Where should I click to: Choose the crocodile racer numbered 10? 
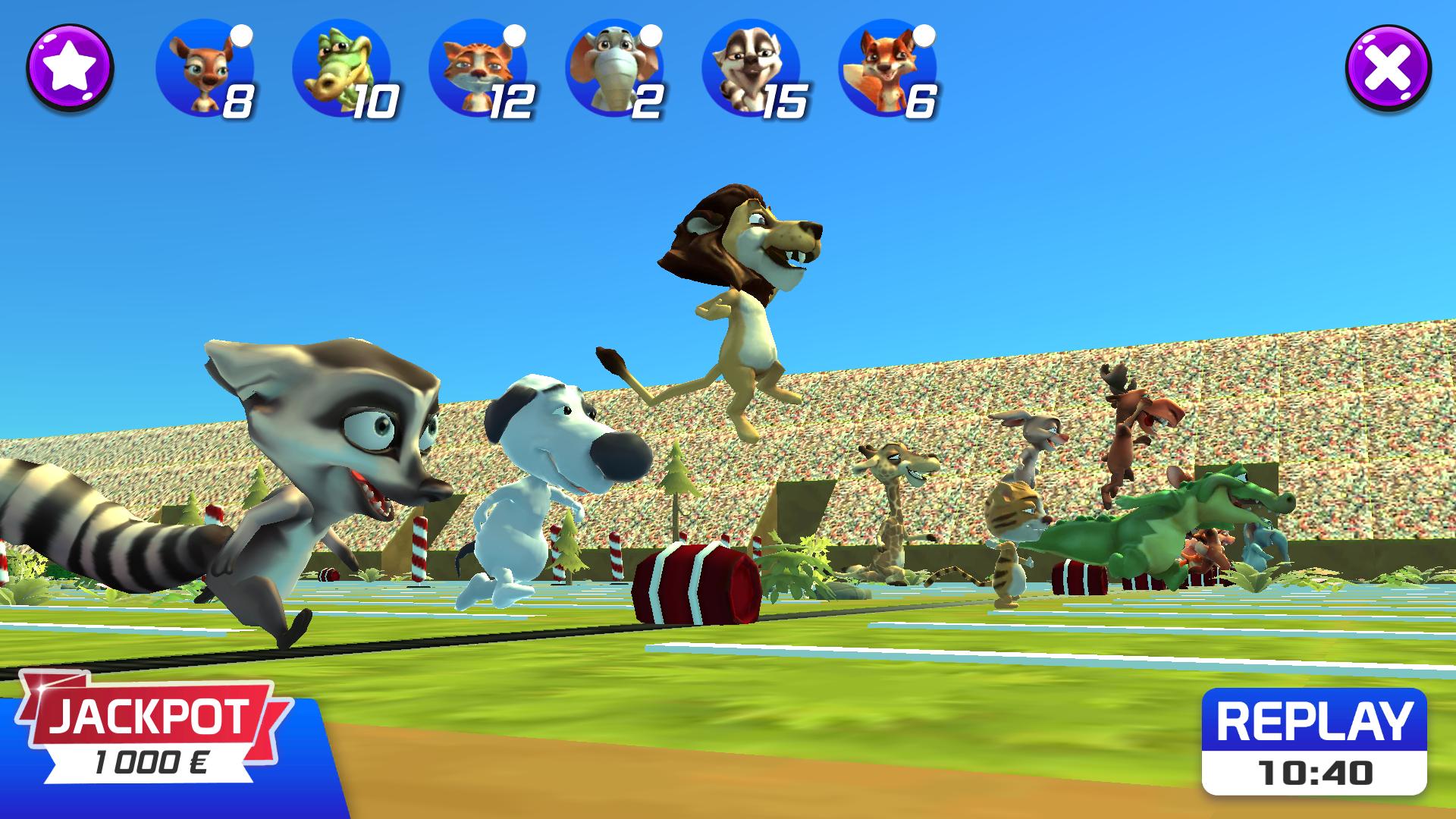click(341, 70)
